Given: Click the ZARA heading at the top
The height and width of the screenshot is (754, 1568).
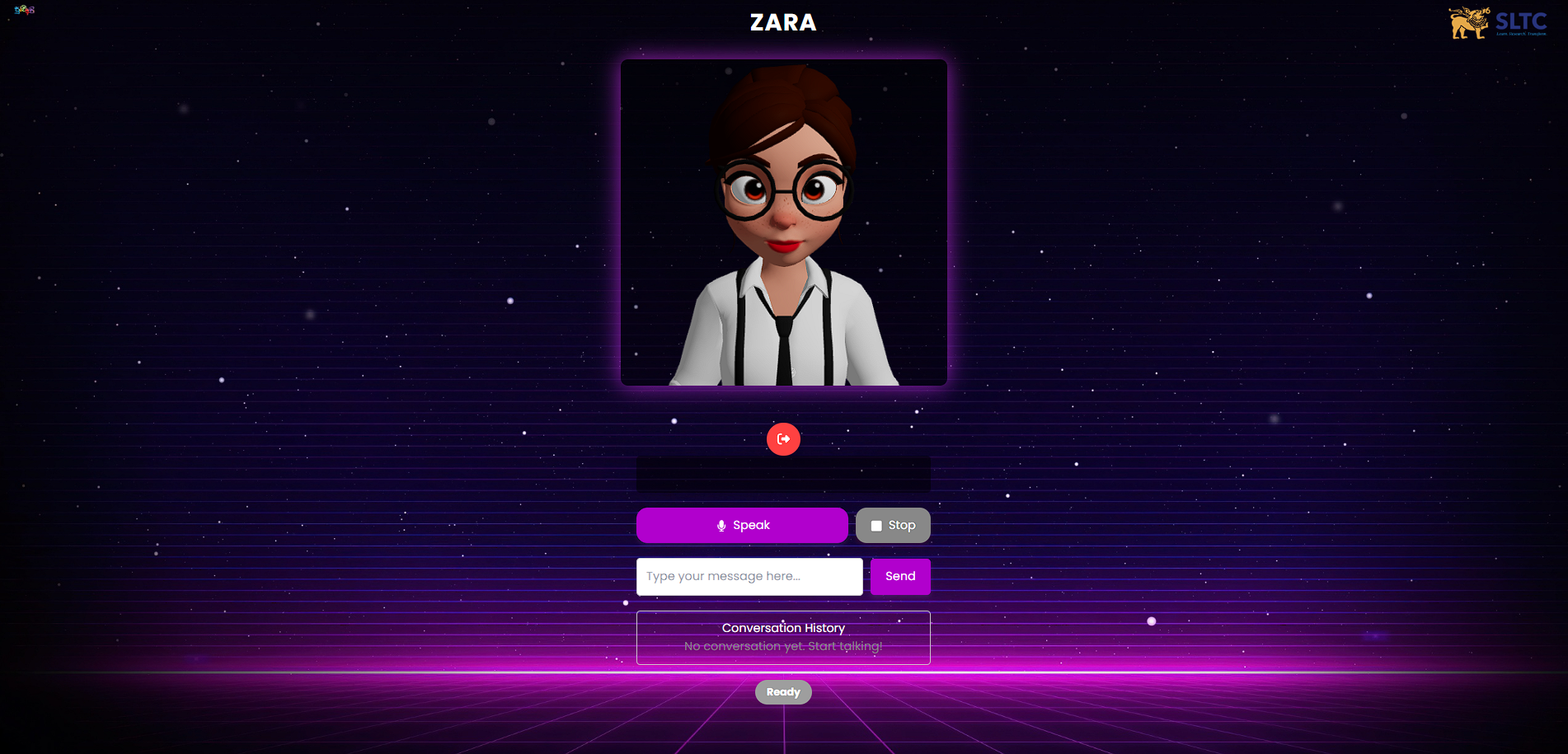Looking at the screenshot, I should point(782,23).
